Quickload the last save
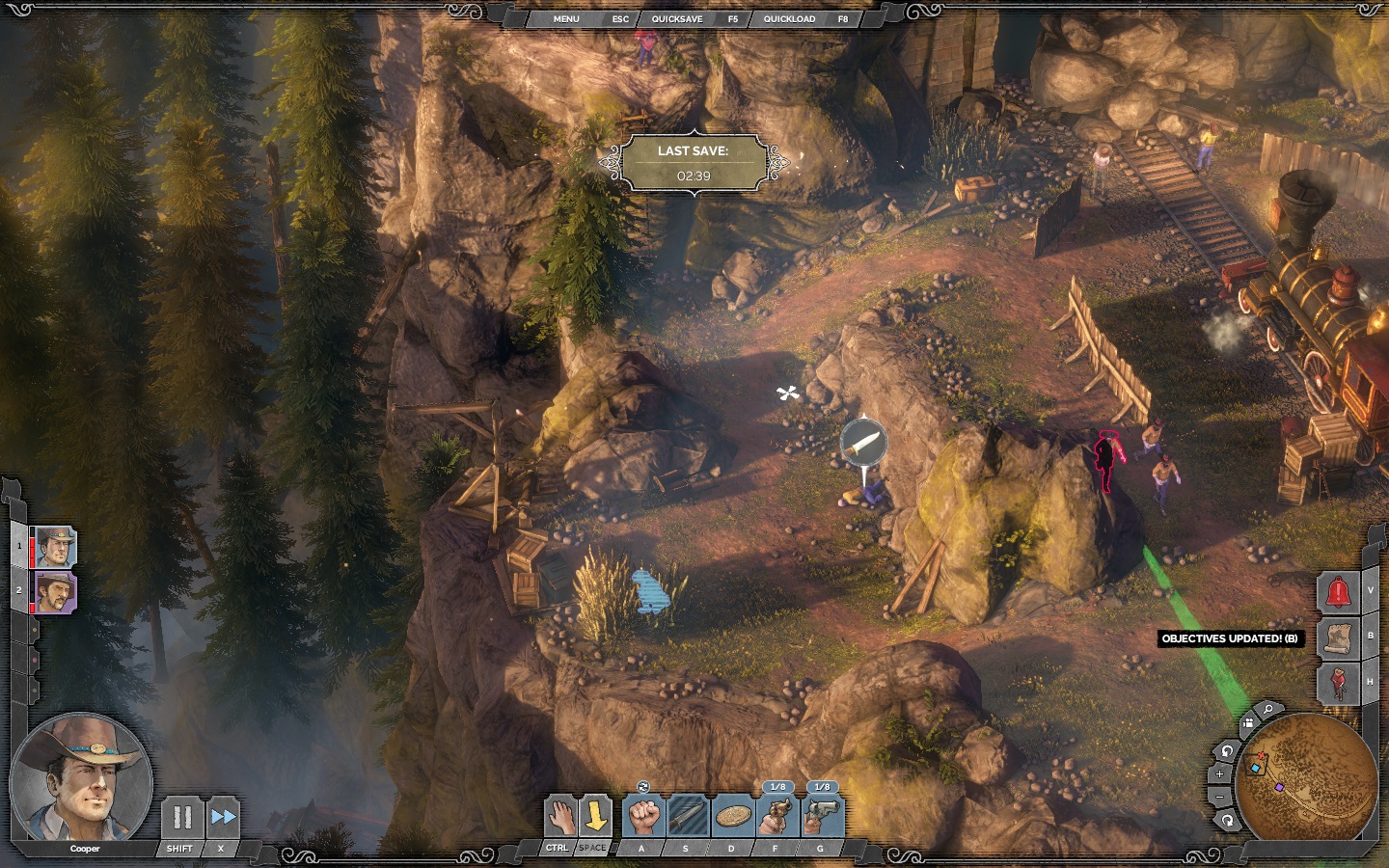 point(789,19)
